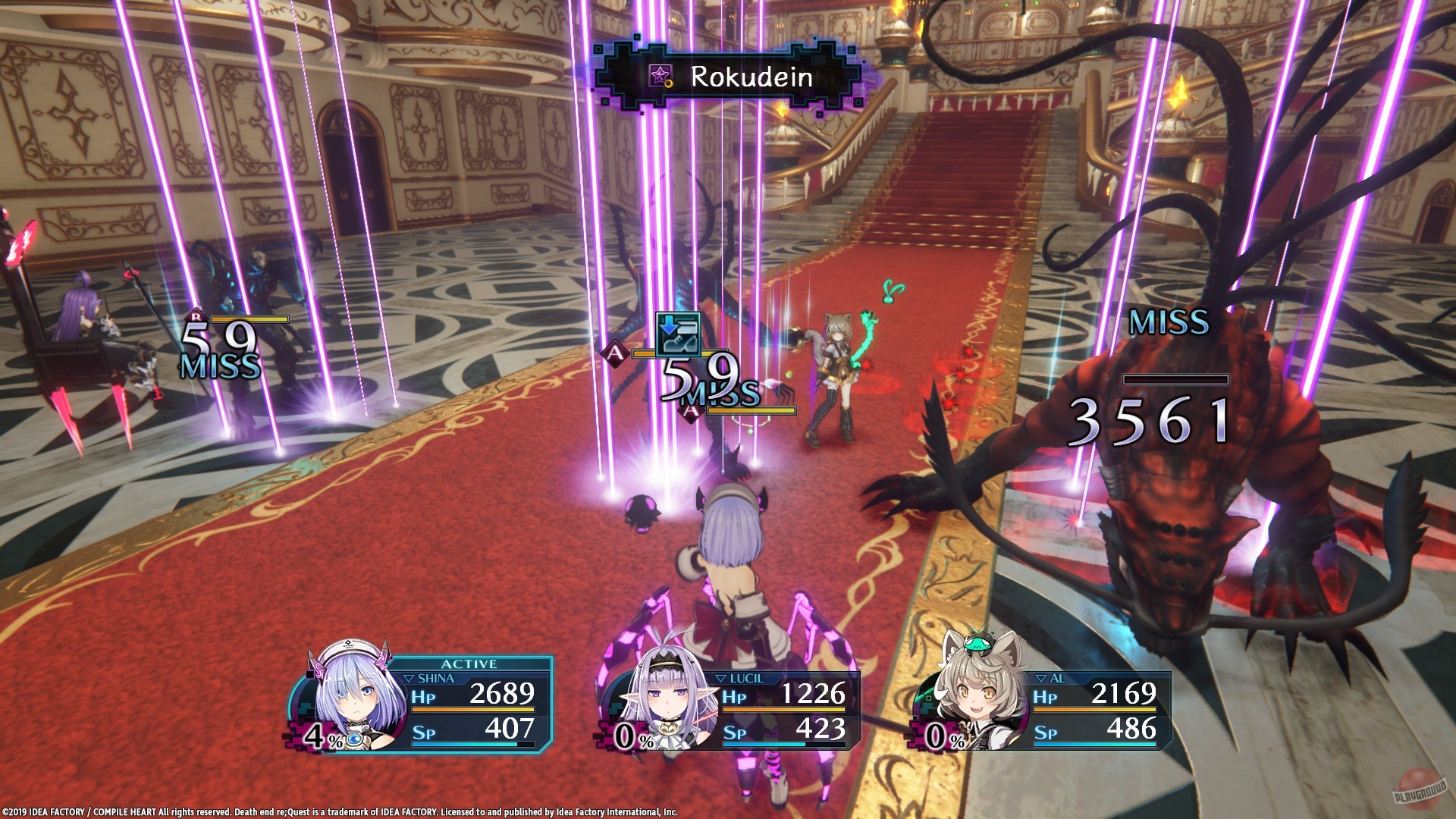
Task: Click the Rokudein skill name banner
Action: tap(734, 77)
